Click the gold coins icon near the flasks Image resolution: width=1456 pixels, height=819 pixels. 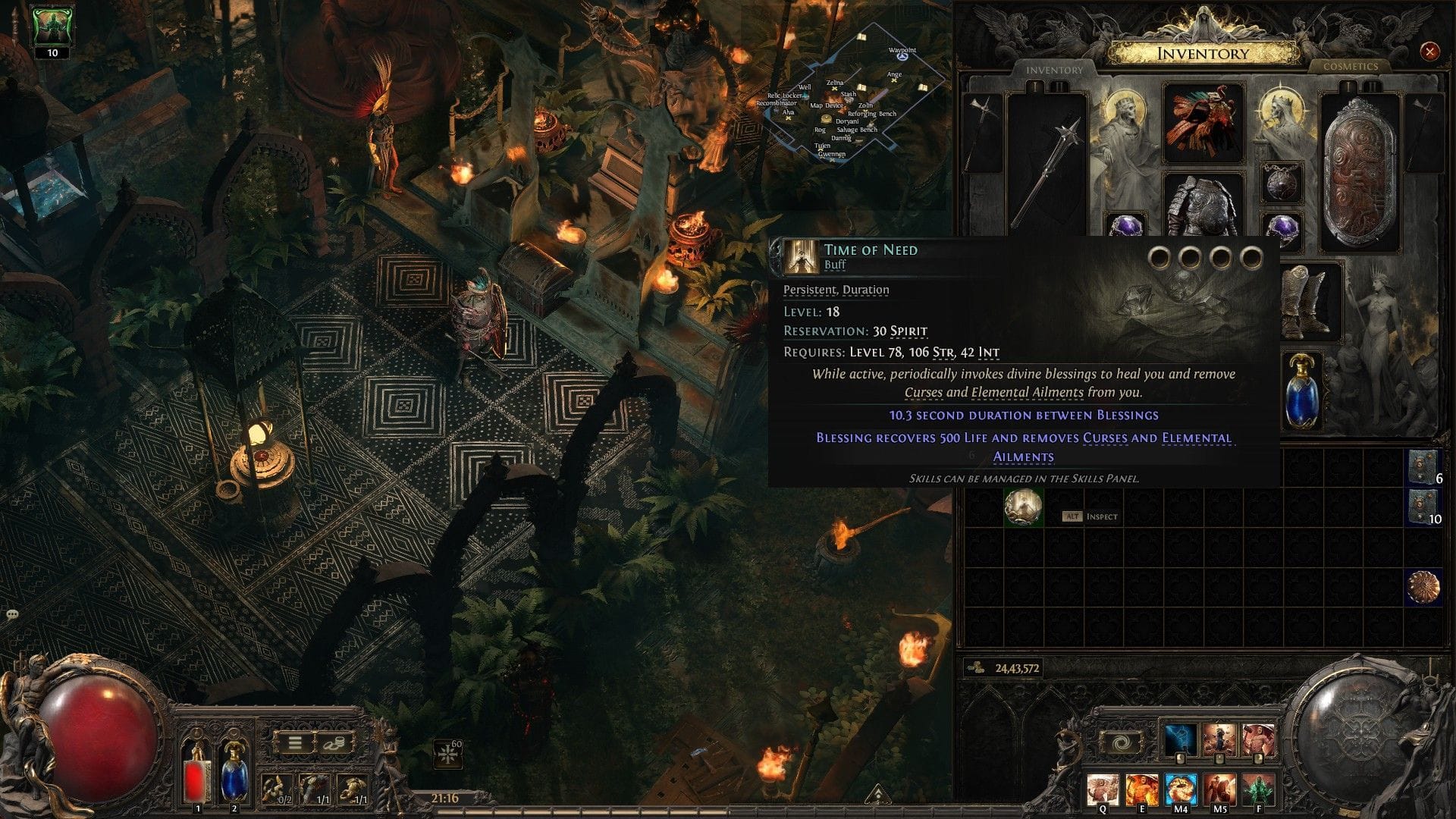click(334, 744)
